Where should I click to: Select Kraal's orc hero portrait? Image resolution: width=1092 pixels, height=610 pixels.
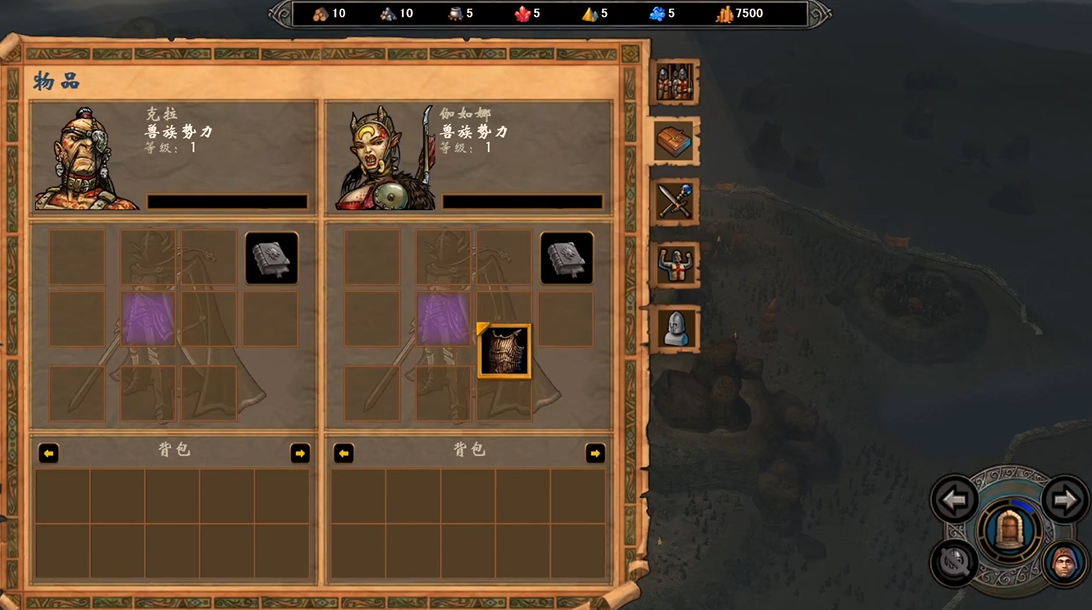click(x=85, y=160)
